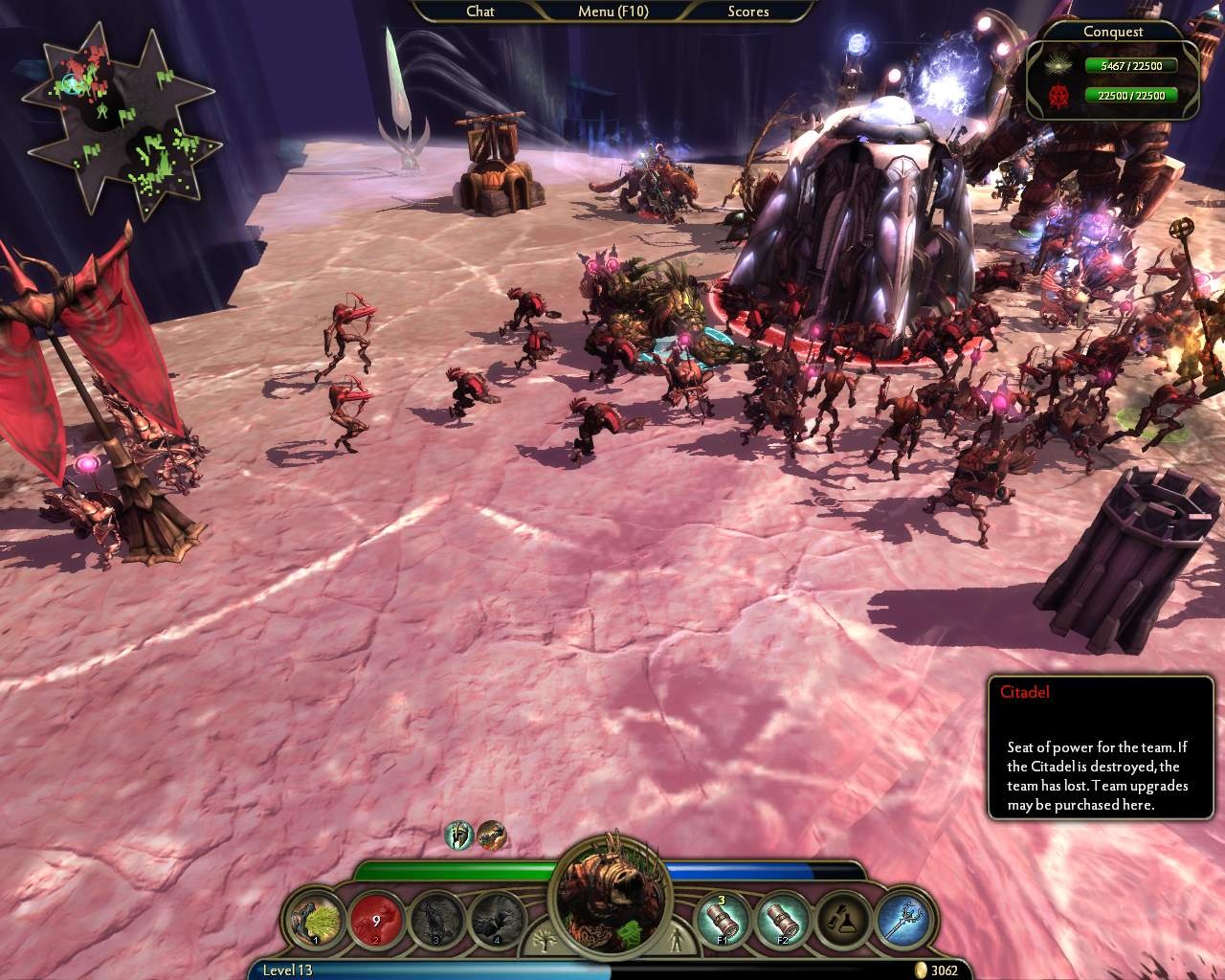Viewport: 1225px width, 980px height.
Task: Activate the greyed-out ability in slot 3
Action: (436, 920)
